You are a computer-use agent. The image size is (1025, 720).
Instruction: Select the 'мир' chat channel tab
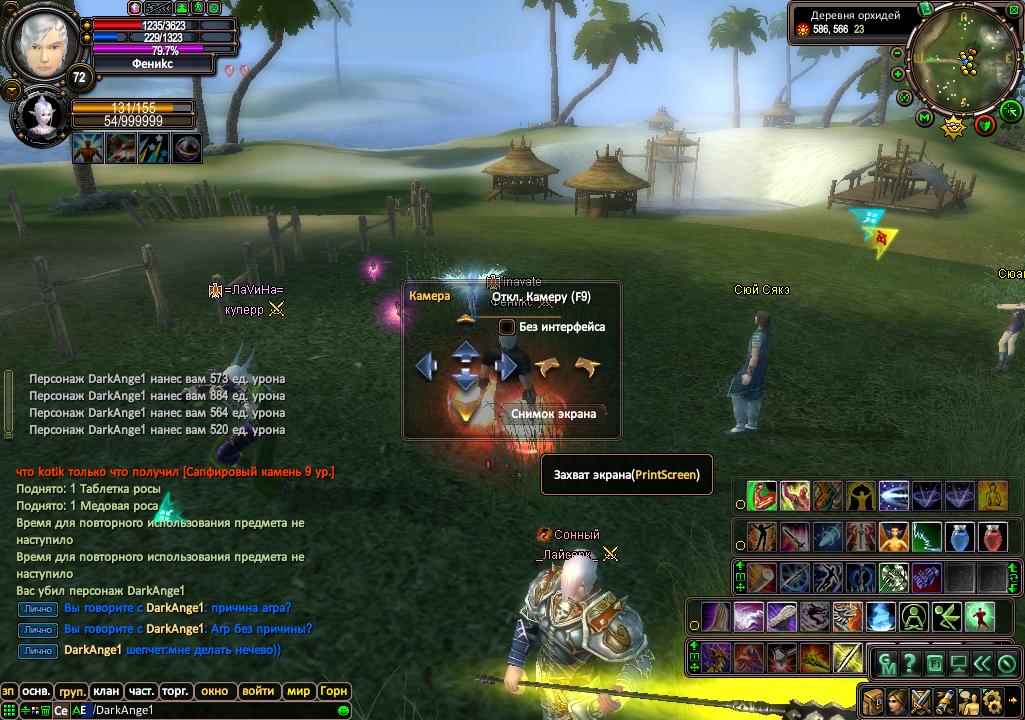(x=298, y=691)
